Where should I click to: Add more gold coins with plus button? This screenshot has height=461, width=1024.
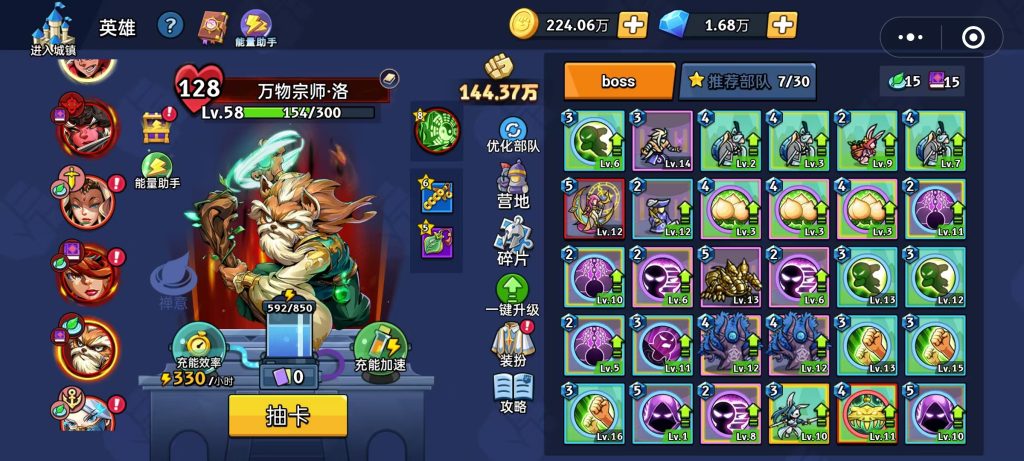pos(632,25)
